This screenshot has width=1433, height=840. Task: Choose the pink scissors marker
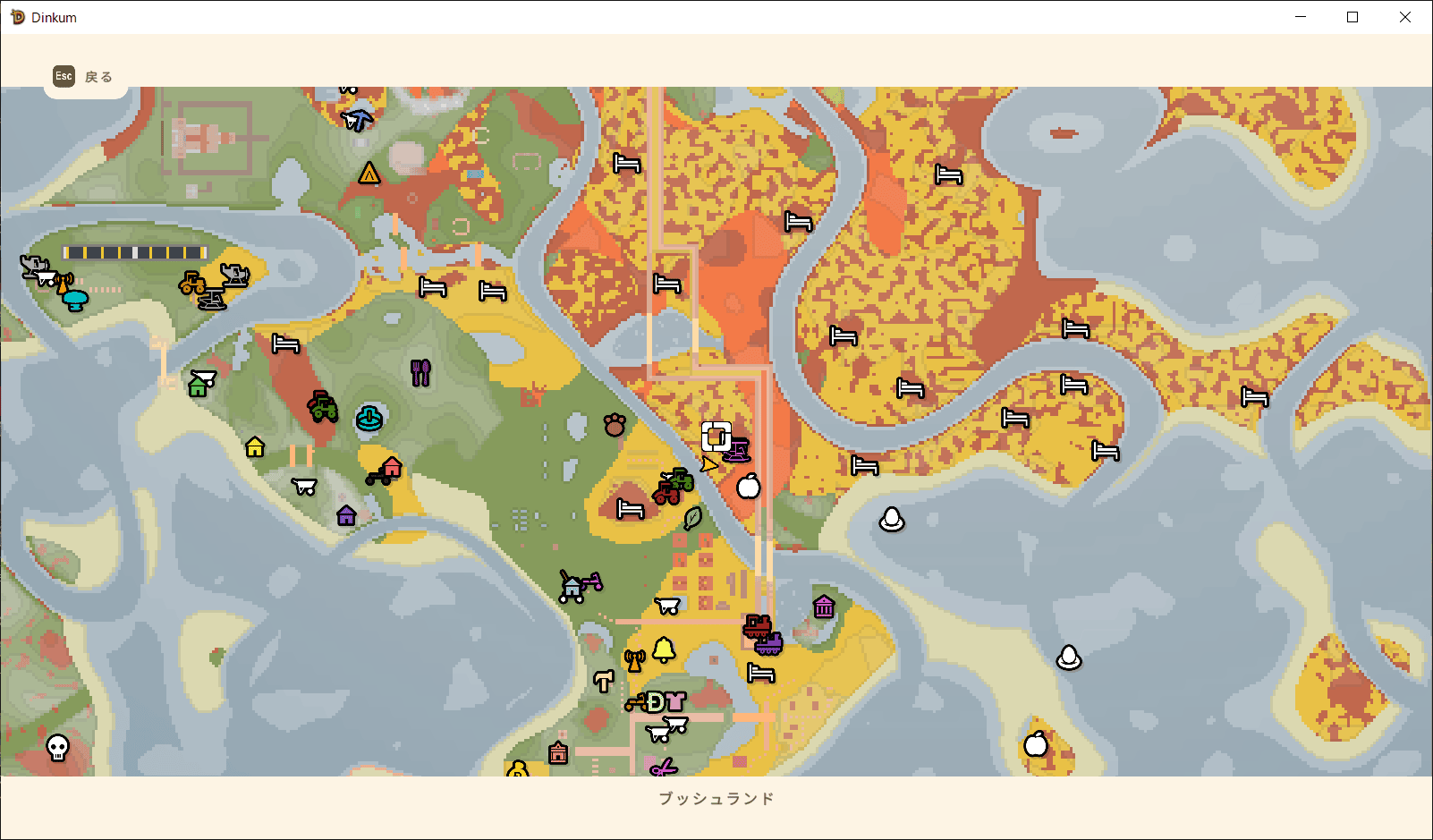point(664,768)
